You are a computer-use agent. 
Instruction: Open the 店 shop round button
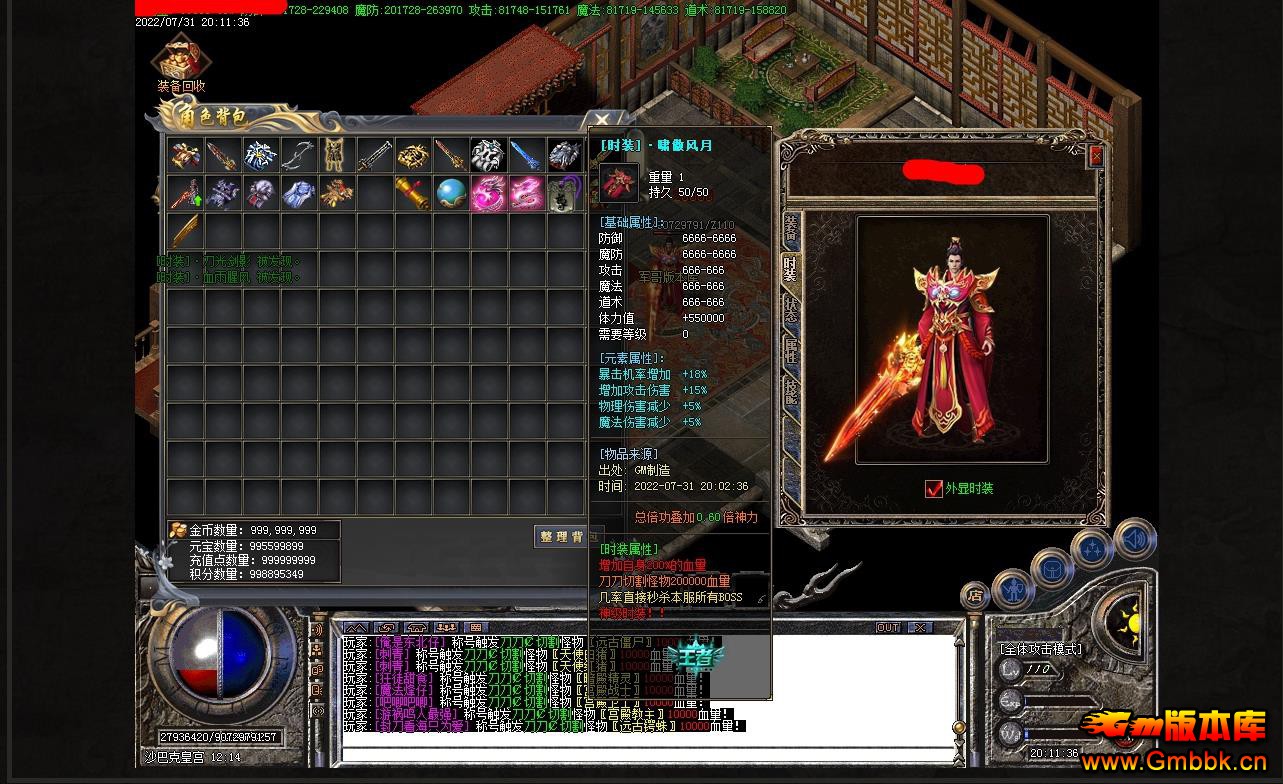(975, 596)
